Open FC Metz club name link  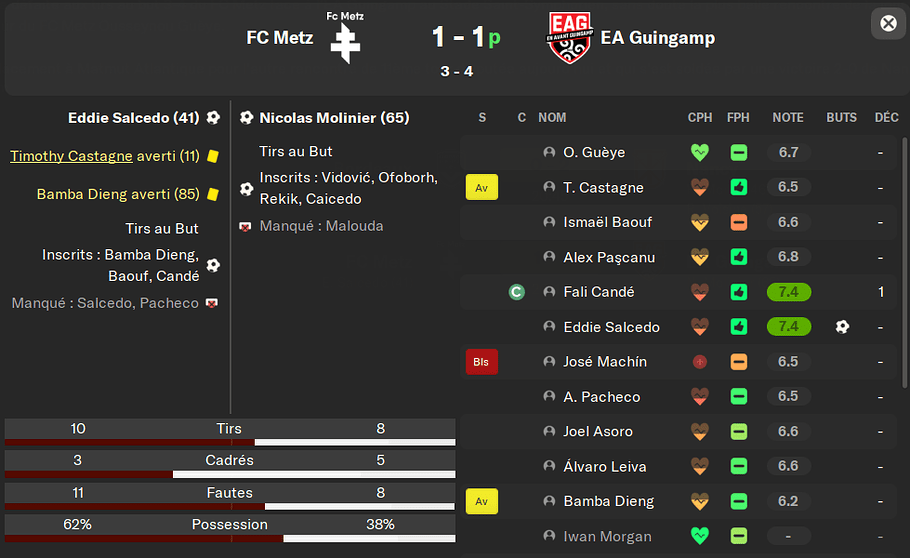(x=280, y=38)
